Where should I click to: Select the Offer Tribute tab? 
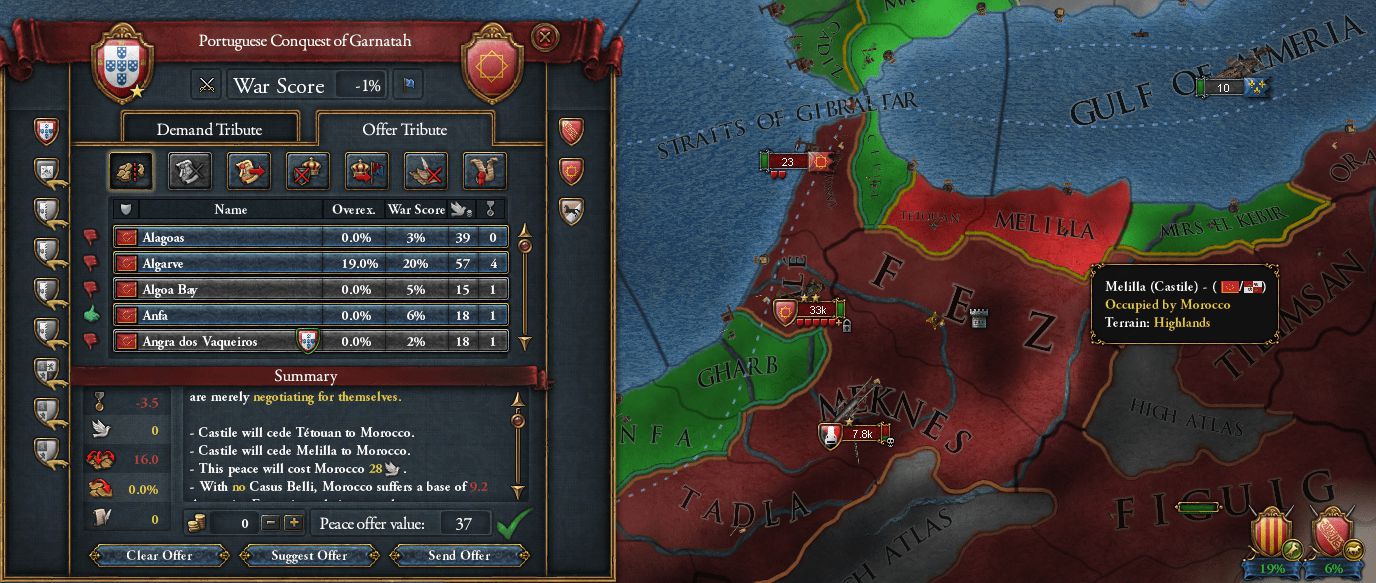(x=404, y=129)
